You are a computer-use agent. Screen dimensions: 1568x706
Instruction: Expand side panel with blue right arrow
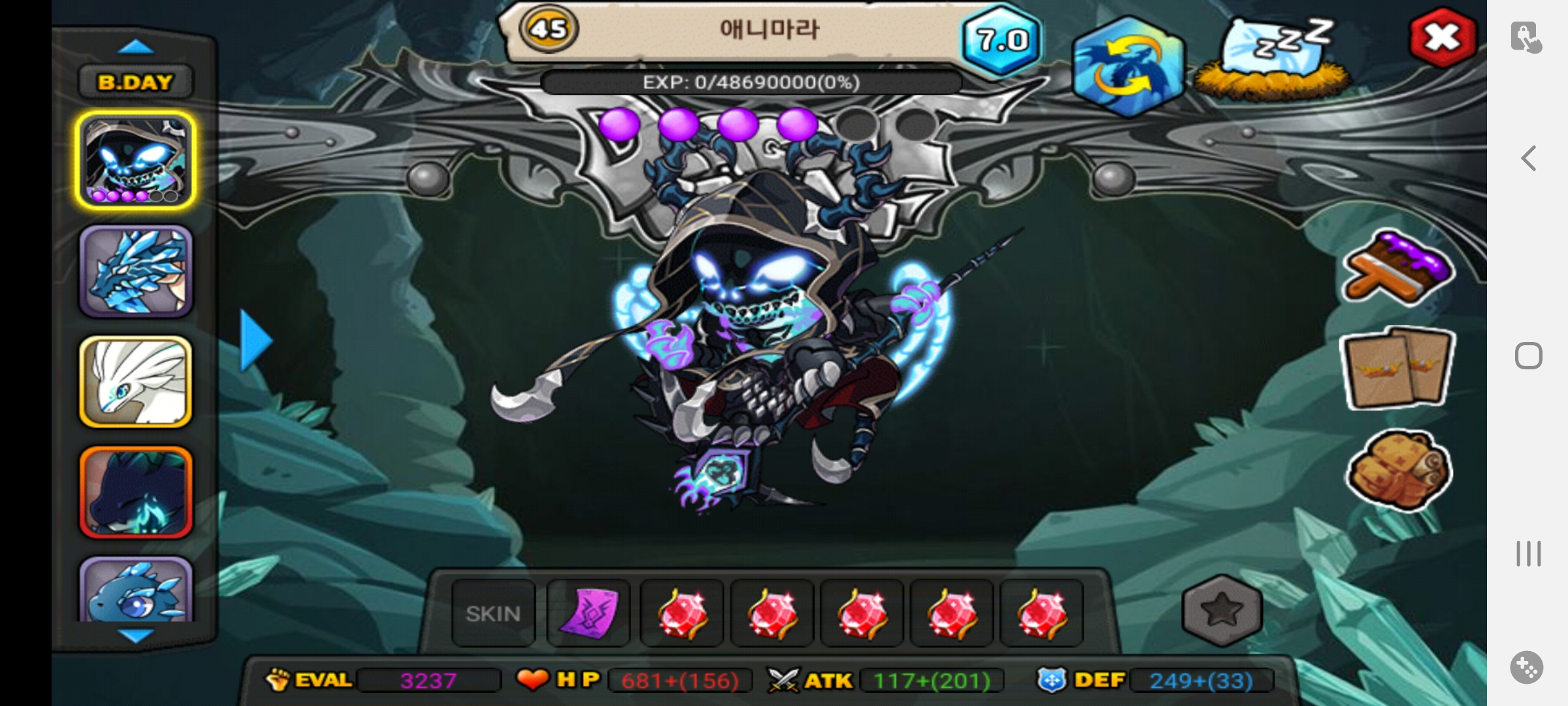255,341
